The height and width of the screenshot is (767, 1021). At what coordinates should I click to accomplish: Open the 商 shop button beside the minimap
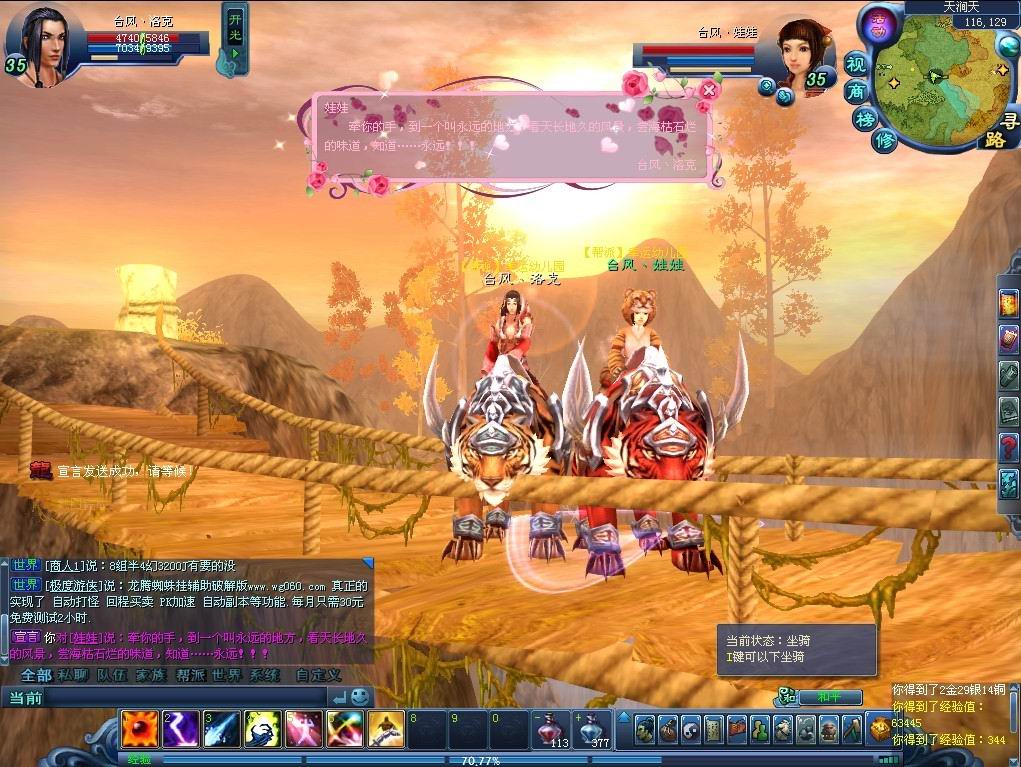click(857, 91)
